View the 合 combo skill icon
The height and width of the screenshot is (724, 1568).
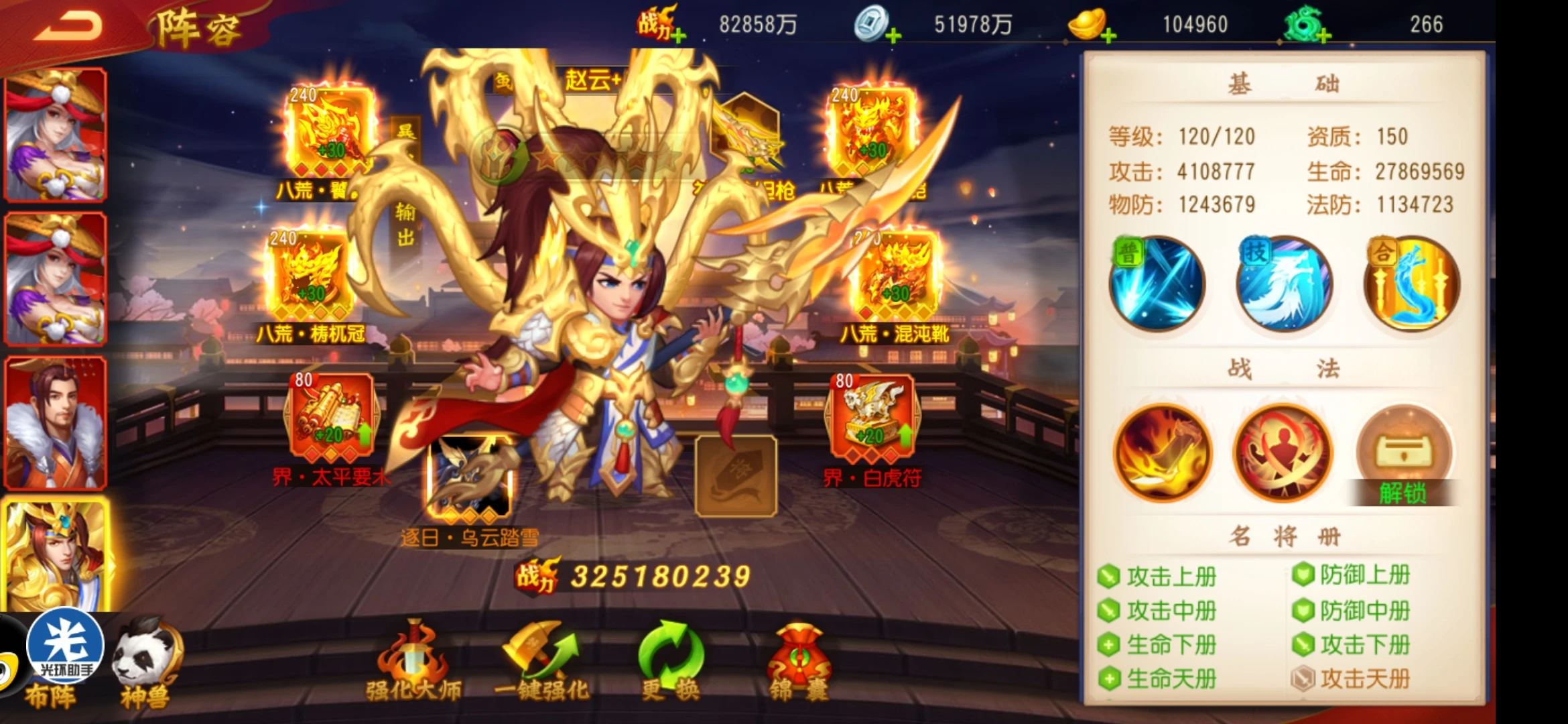point(1411,284)
